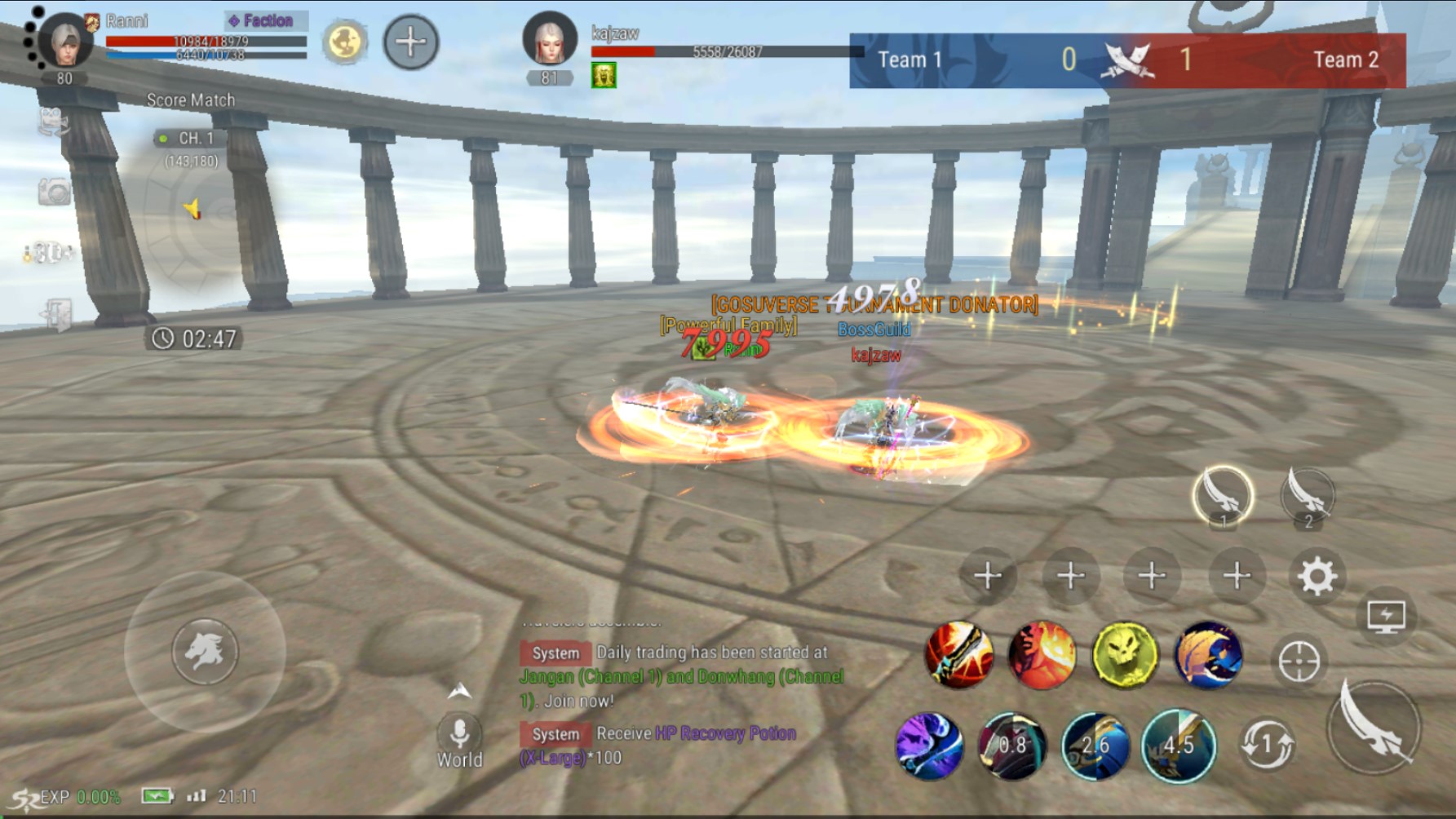Toggle the 3D camera mode
This screenshot has height=819, width=1456.
[x=51, y=254]
